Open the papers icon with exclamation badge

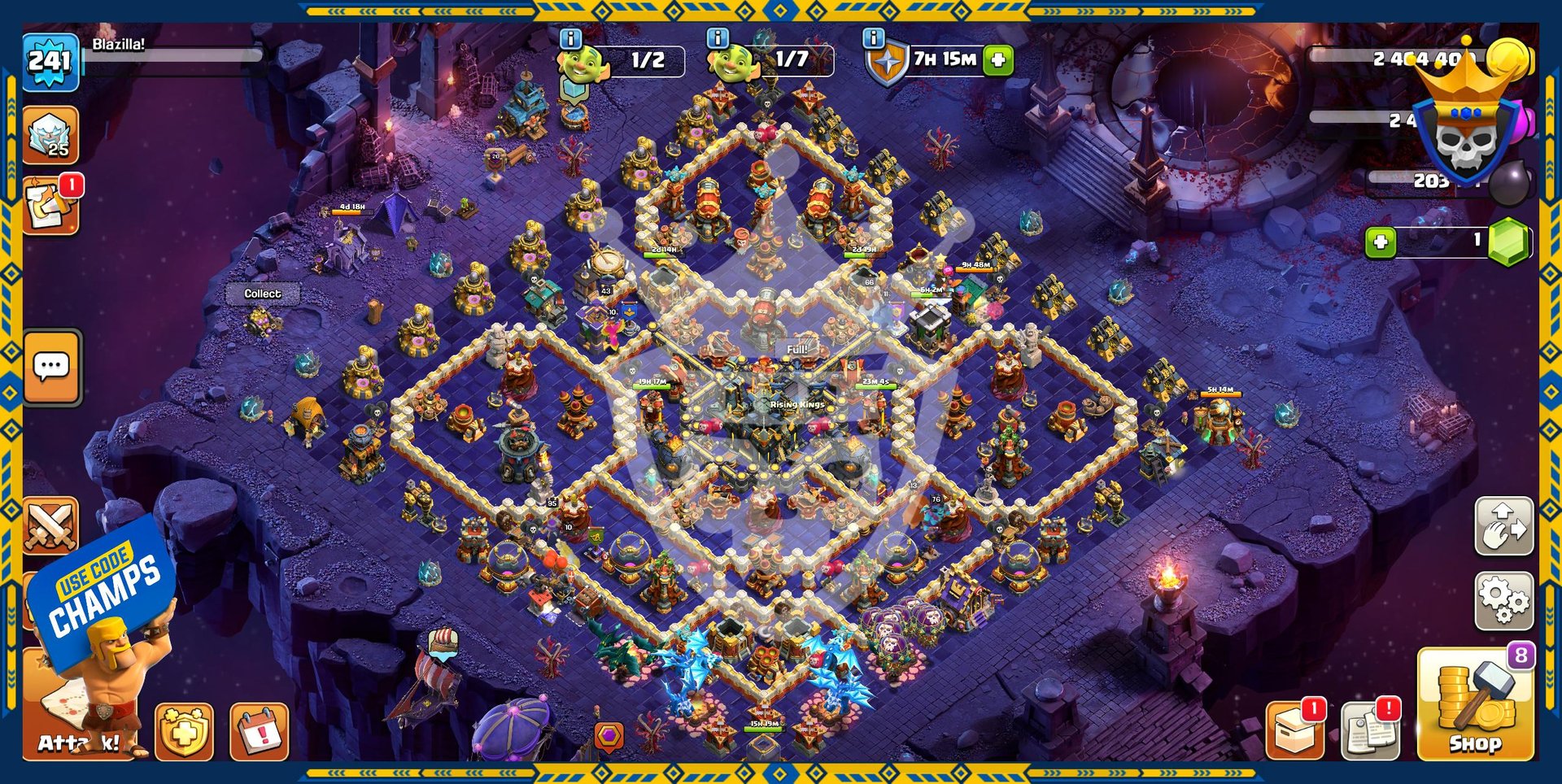click(1370, 729)
